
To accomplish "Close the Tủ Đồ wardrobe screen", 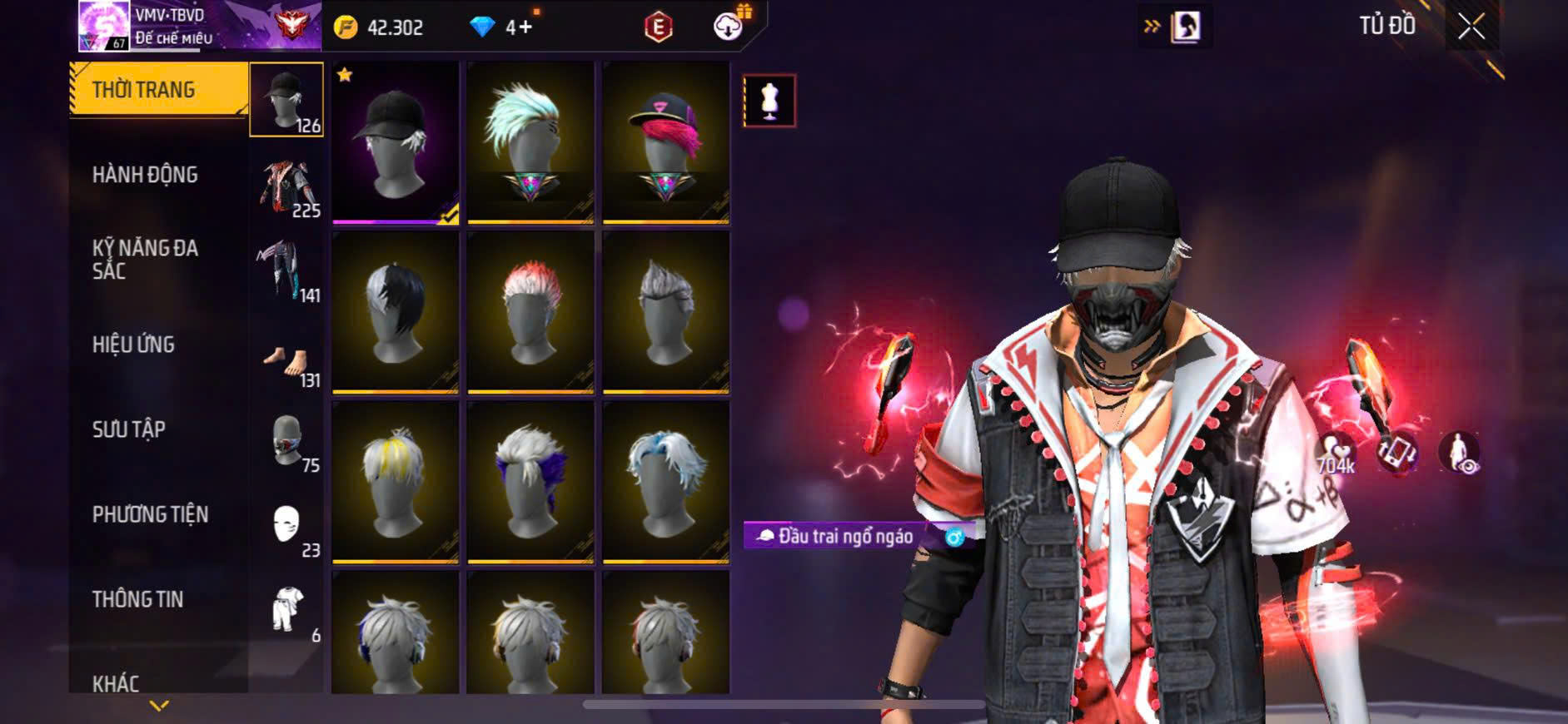I will 1471,27.
